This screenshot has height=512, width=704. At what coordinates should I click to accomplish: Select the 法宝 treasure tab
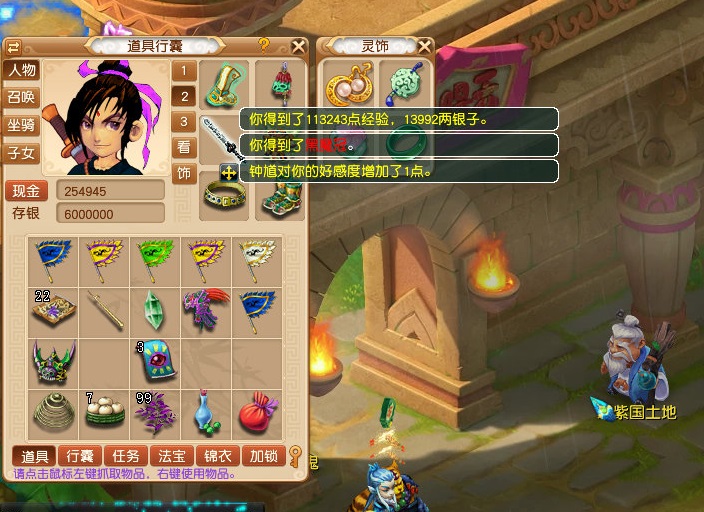point(173,456)
